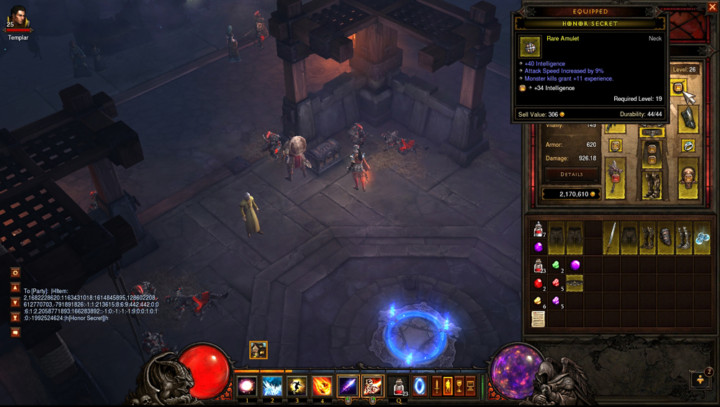Image resolution: width=720 pixels, height=407 pixels.
Task: Activate the town portal button
Action: click(x=420, y=386)
